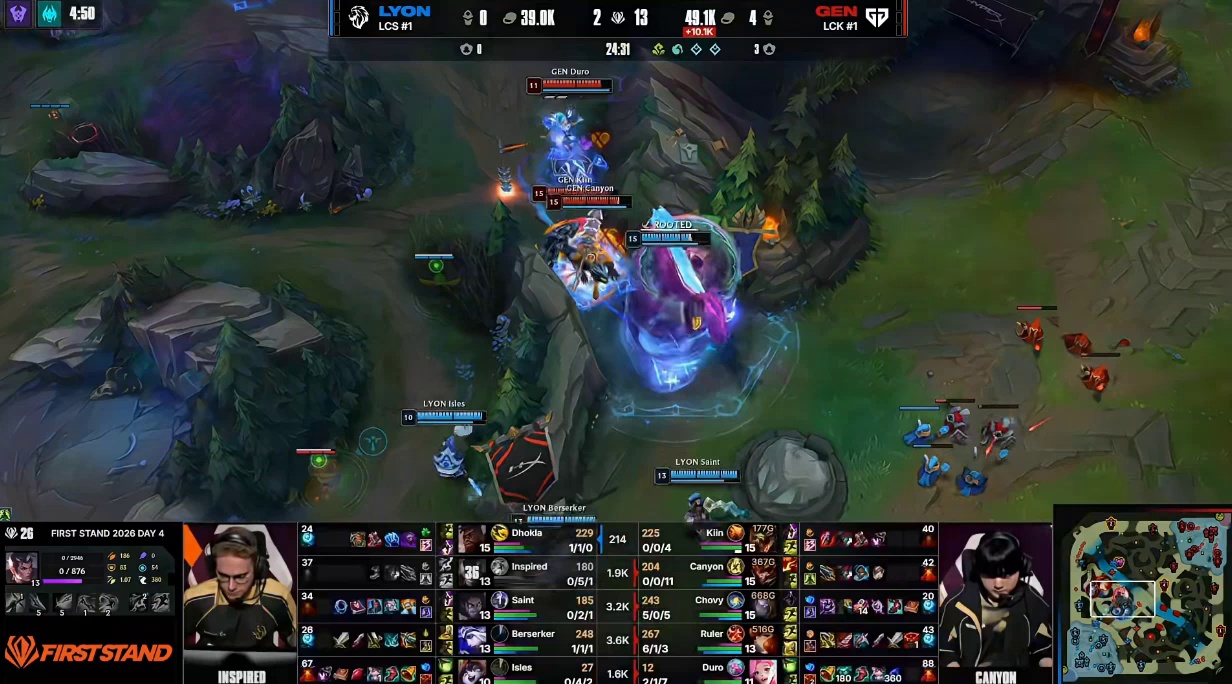Click the purple Baron buff icon

(18, 14)
